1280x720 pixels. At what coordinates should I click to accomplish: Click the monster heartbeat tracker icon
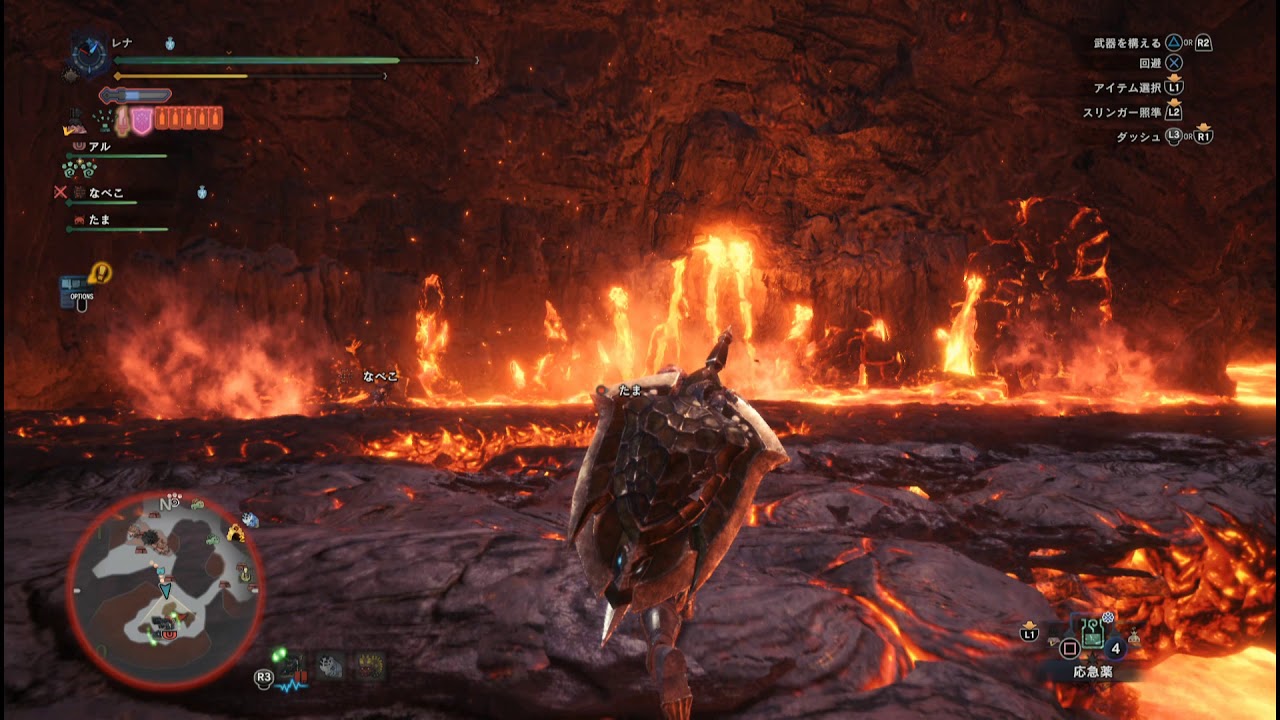pyautogui.click(x=291, y=668)
